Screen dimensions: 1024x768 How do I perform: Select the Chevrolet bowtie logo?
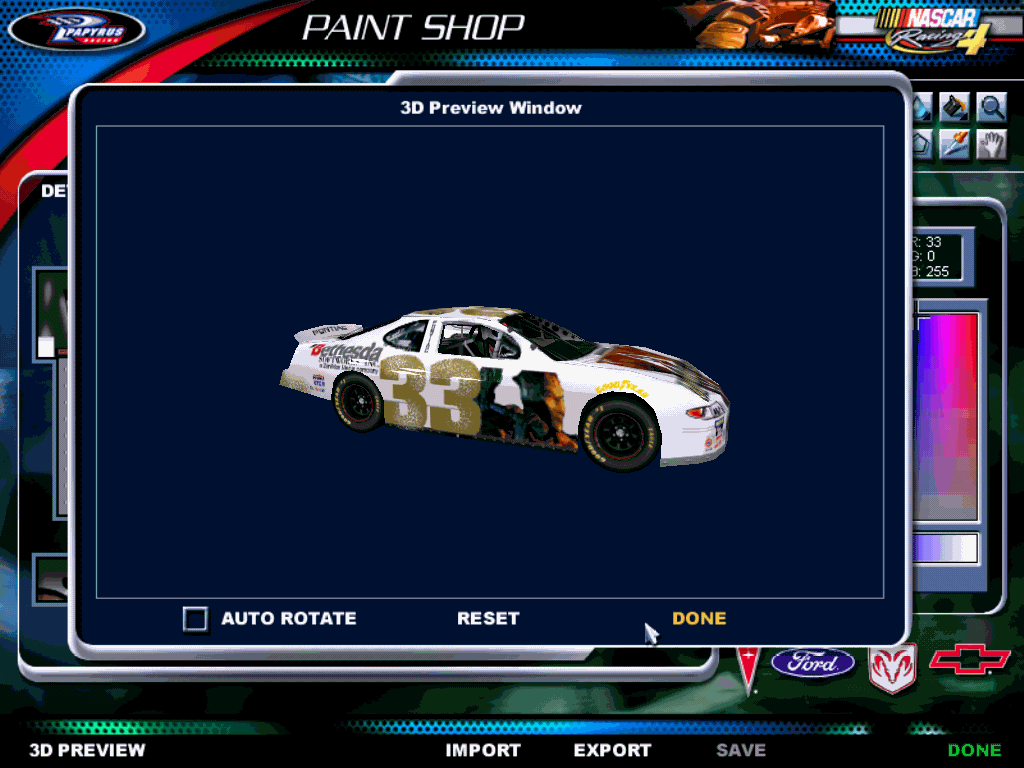(969, 661)
